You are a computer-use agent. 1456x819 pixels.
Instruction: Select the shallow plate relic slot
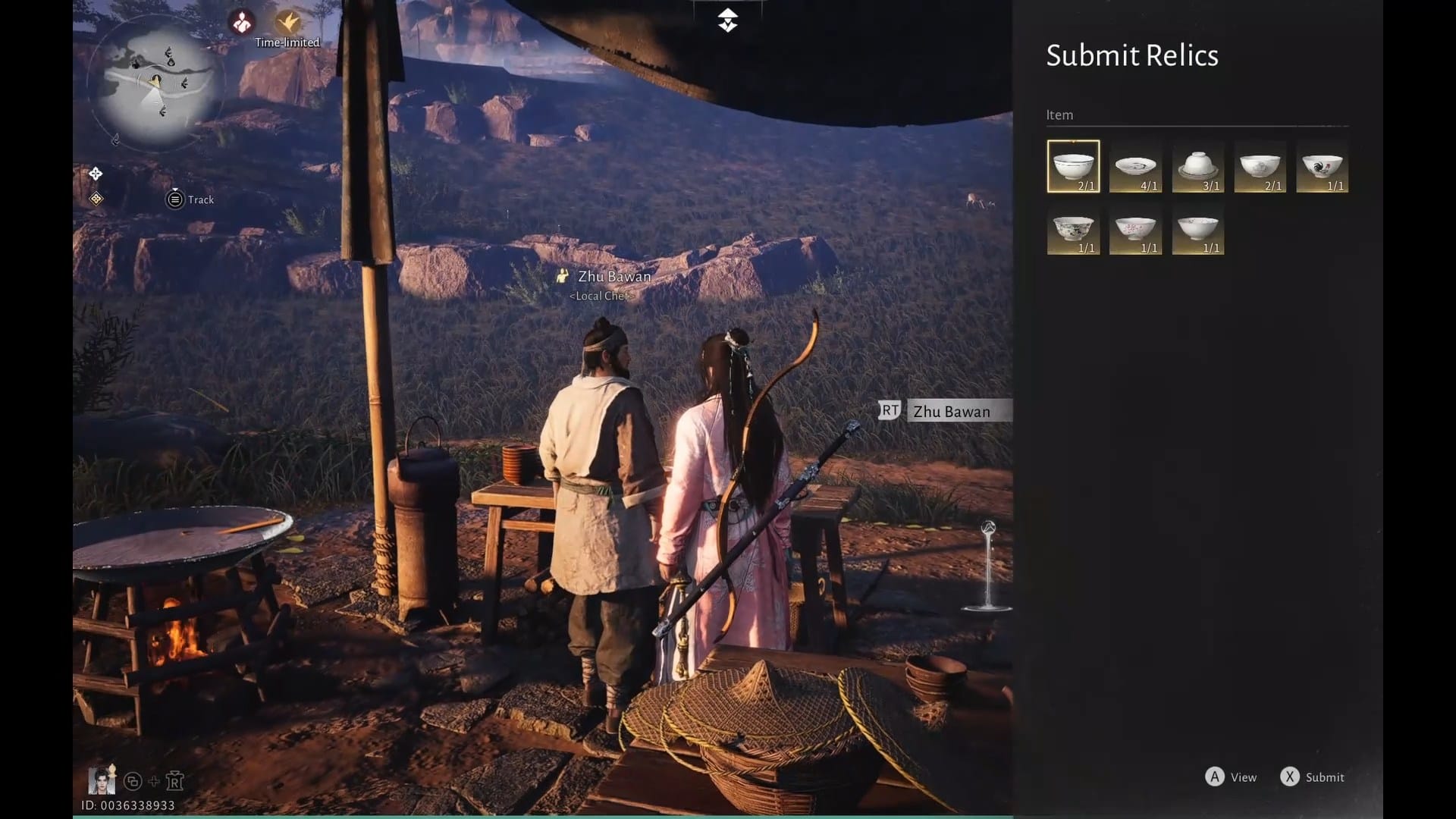point(1135,166)
